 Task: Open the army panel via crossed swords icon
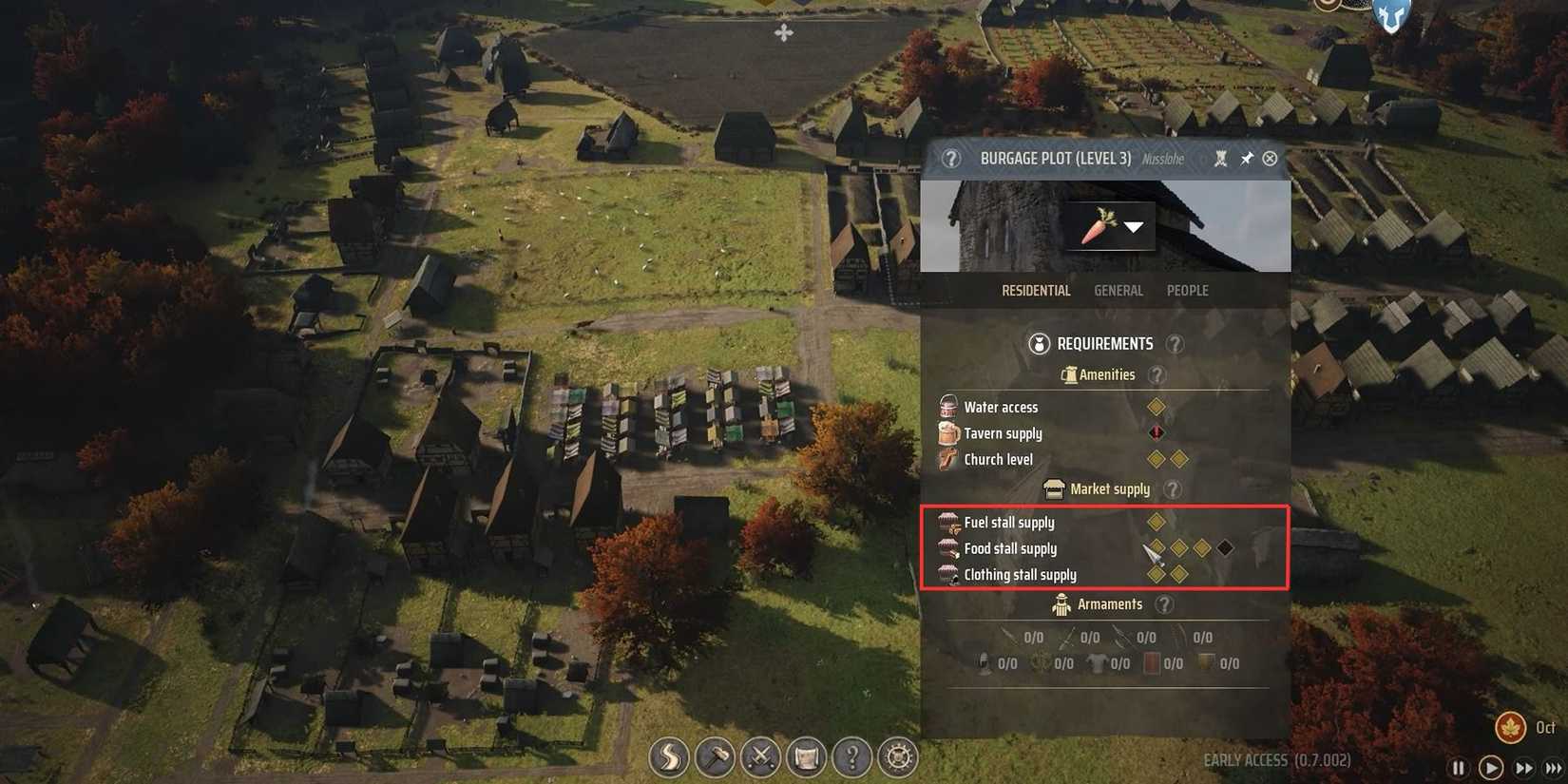click(x=761, y=758)
